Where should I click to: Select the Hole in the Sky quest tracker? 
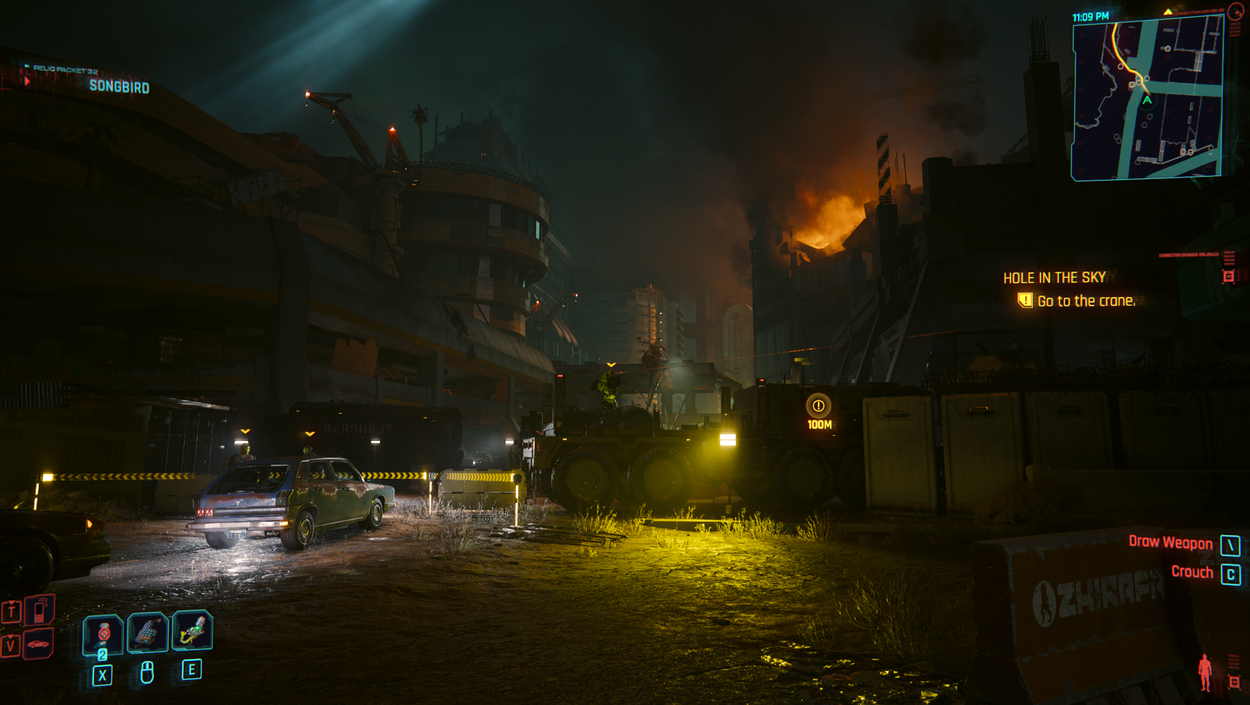pos(1055,278)
